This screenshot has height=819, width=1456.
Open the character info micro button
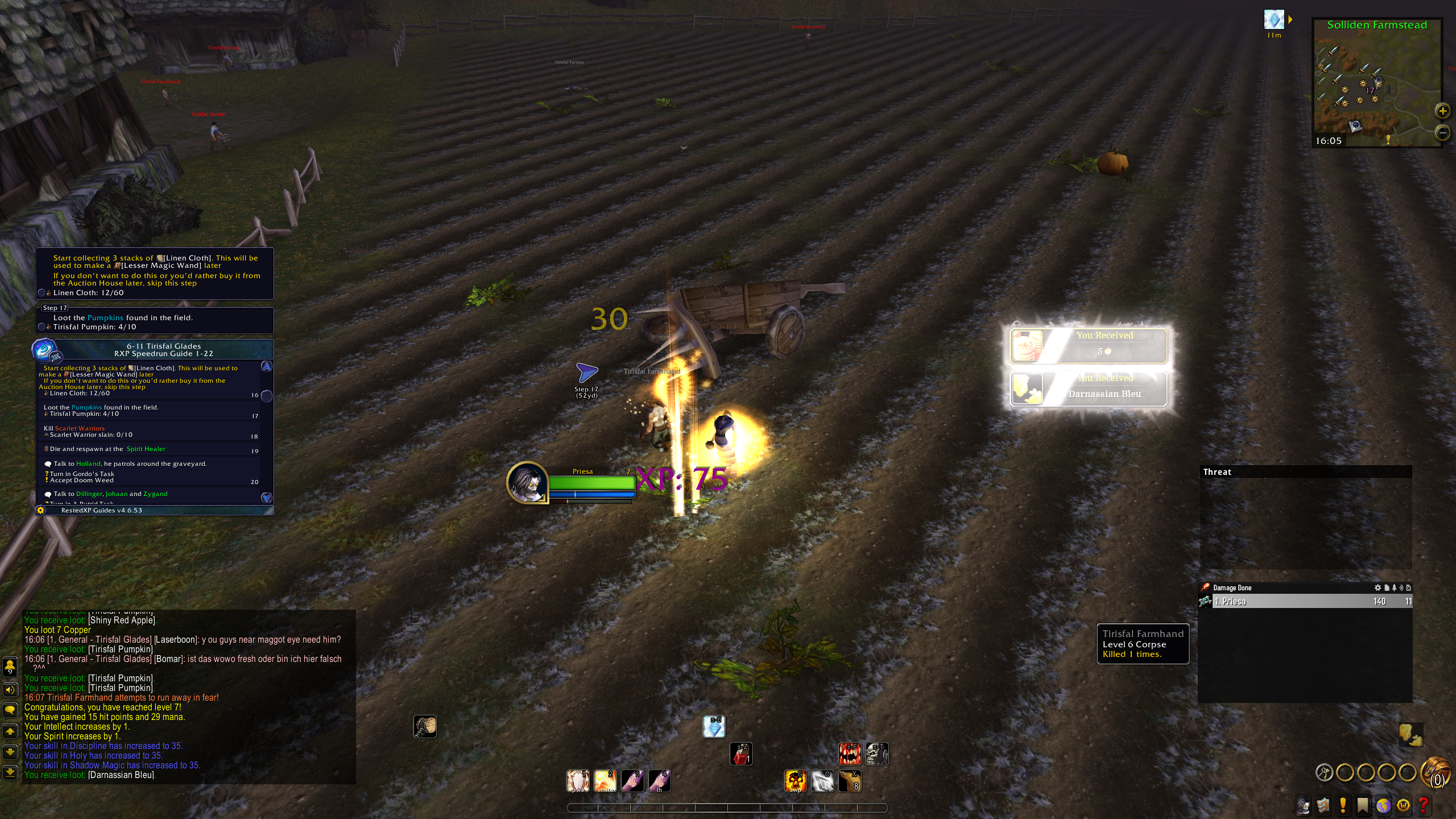1303,805
